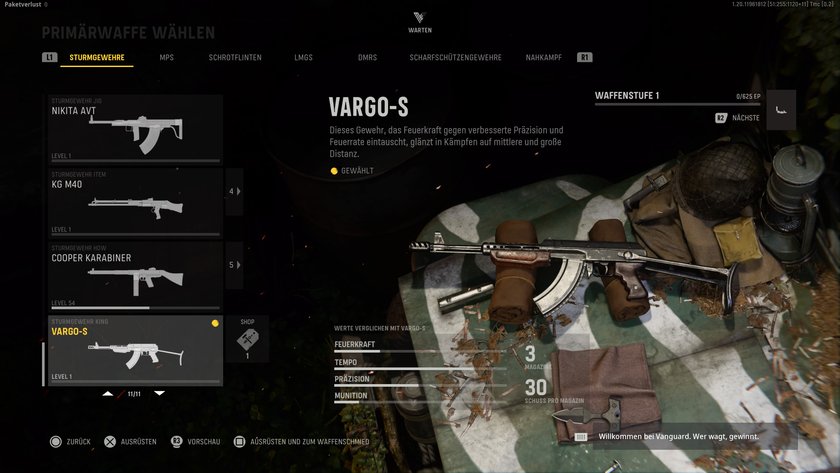Show the next weapon level unlock
840x473 pixels.
pos(738,118)
